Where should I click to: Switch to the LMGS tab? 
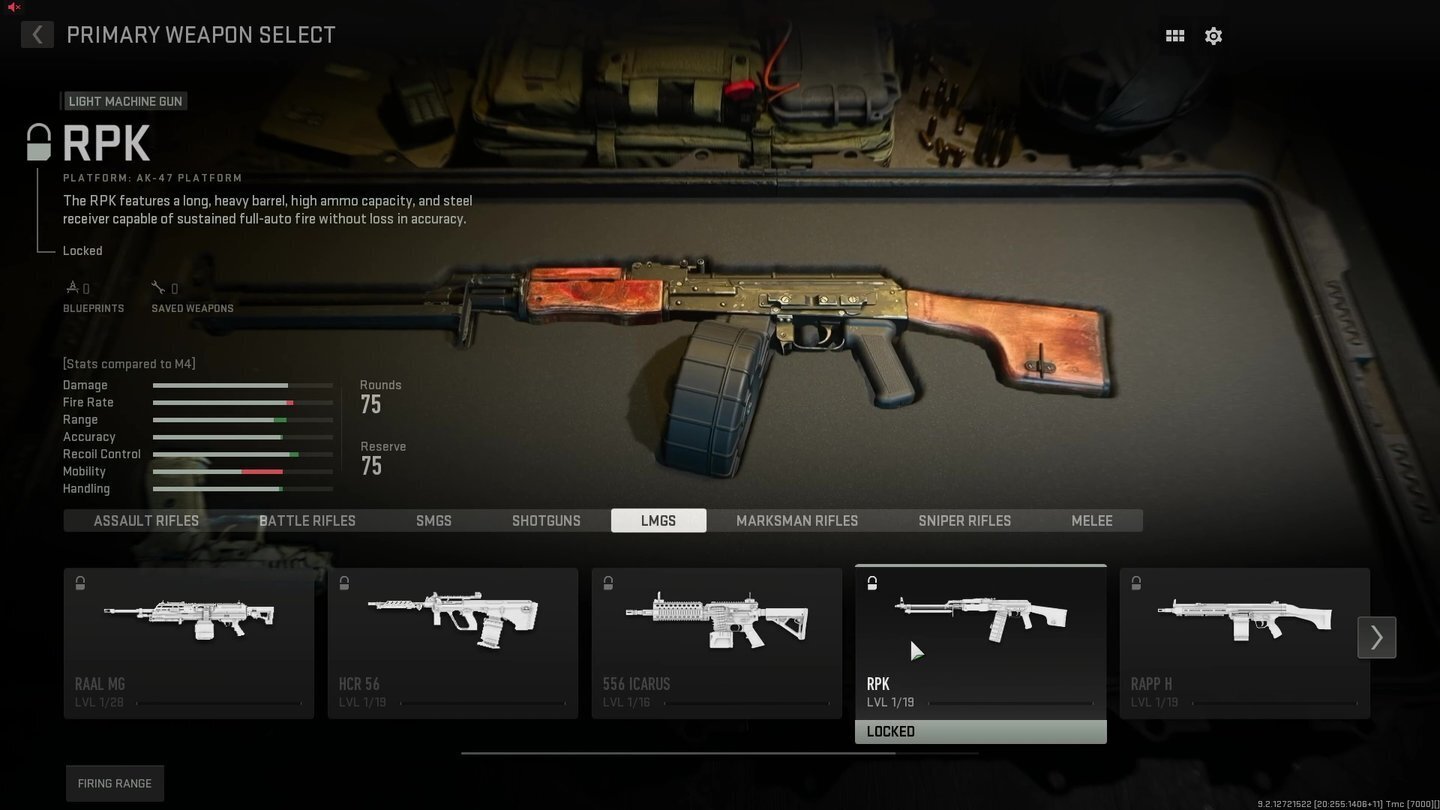point(658,520)
